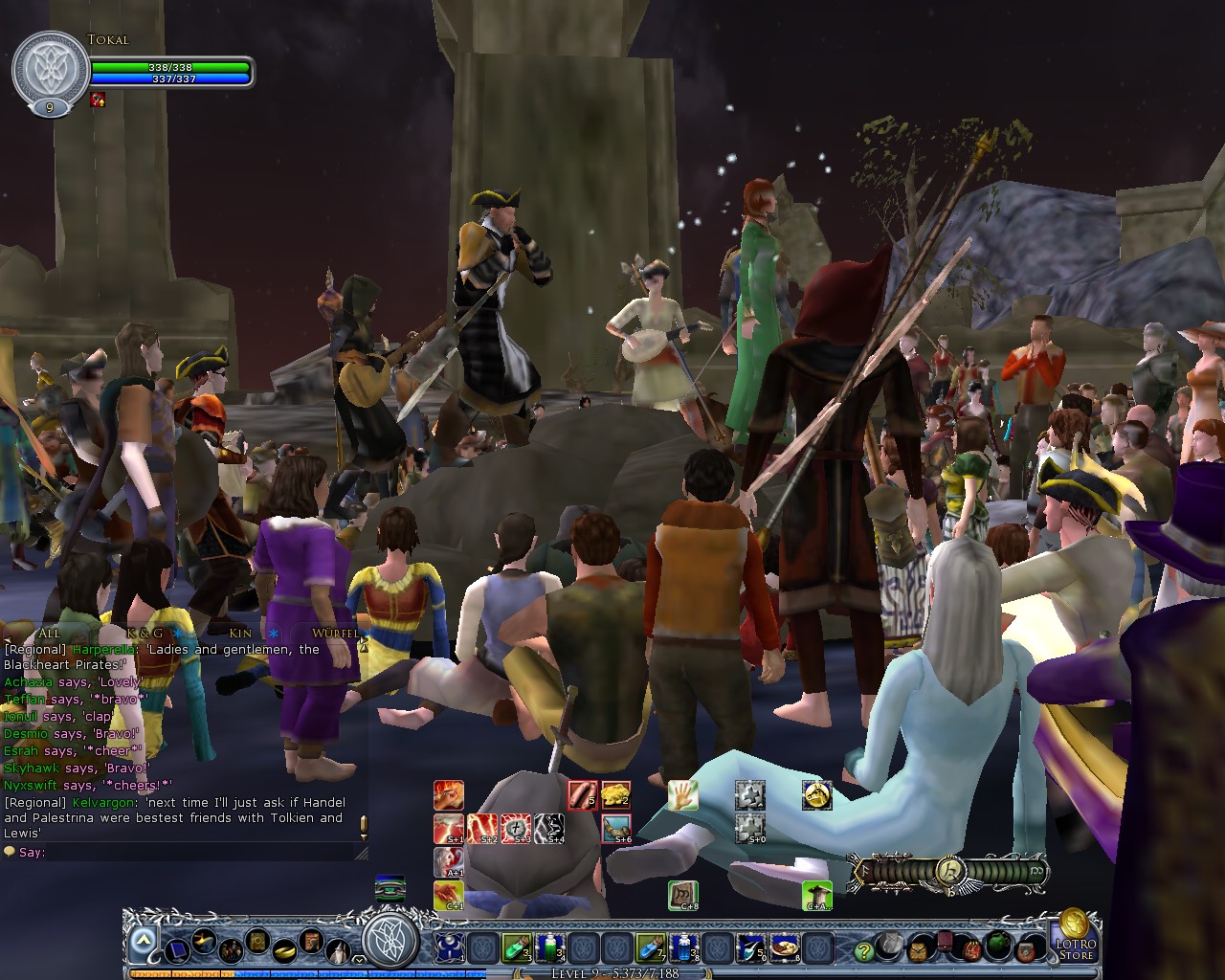Image resolution: width=1225 pixels, height=980 pixels.
Task: Use the sausage food item with count 5
Action: (x=582, y=794)
